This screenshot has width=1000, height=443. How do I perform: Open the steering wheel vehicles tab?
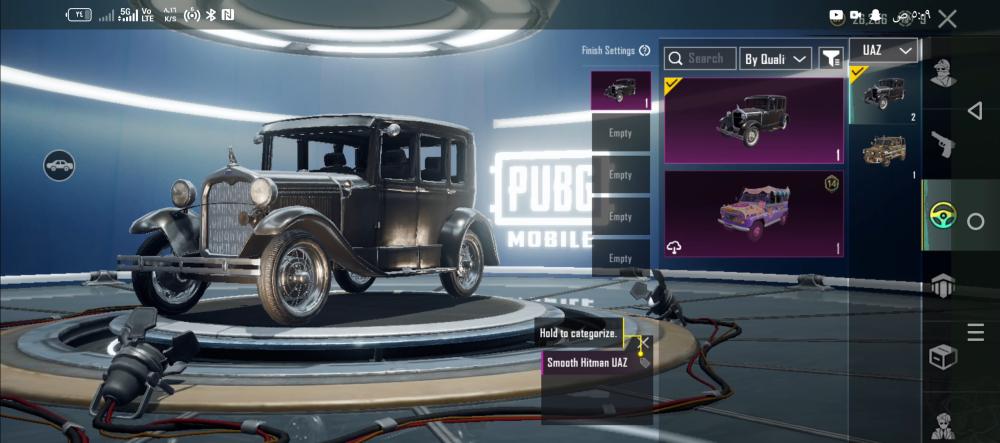coord(942,215)
